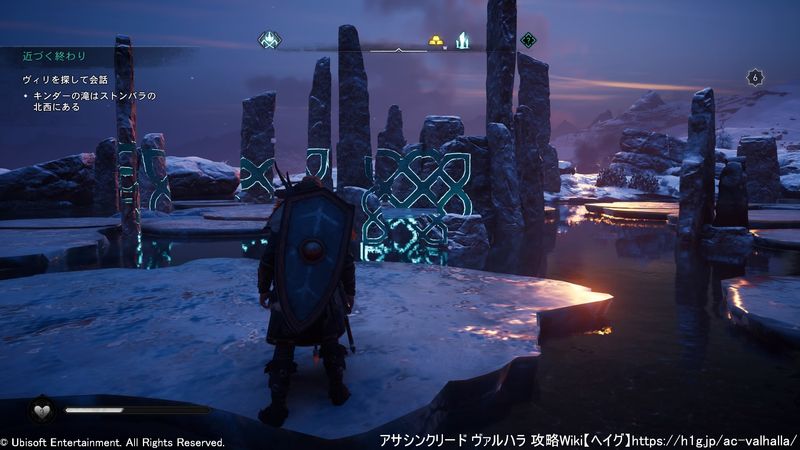Click the heart ration icon

42,409
